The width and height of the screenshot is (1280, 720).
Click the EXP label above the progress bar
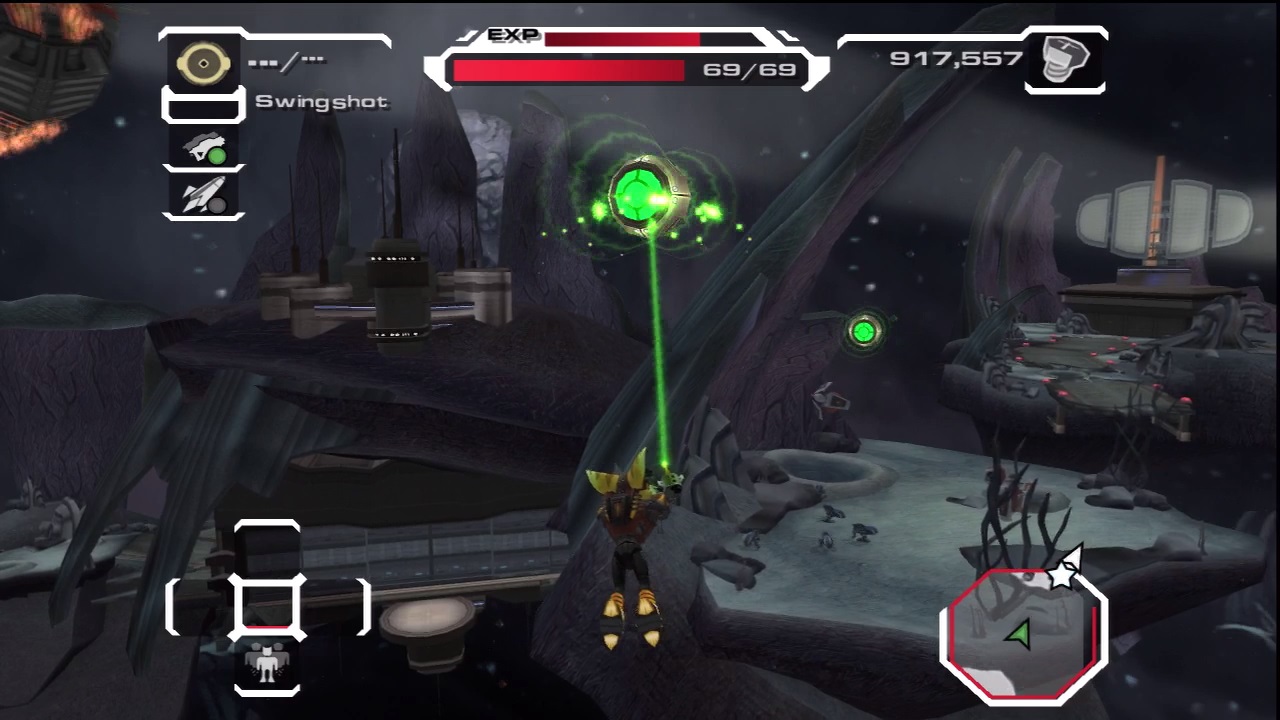pos(511,33)
